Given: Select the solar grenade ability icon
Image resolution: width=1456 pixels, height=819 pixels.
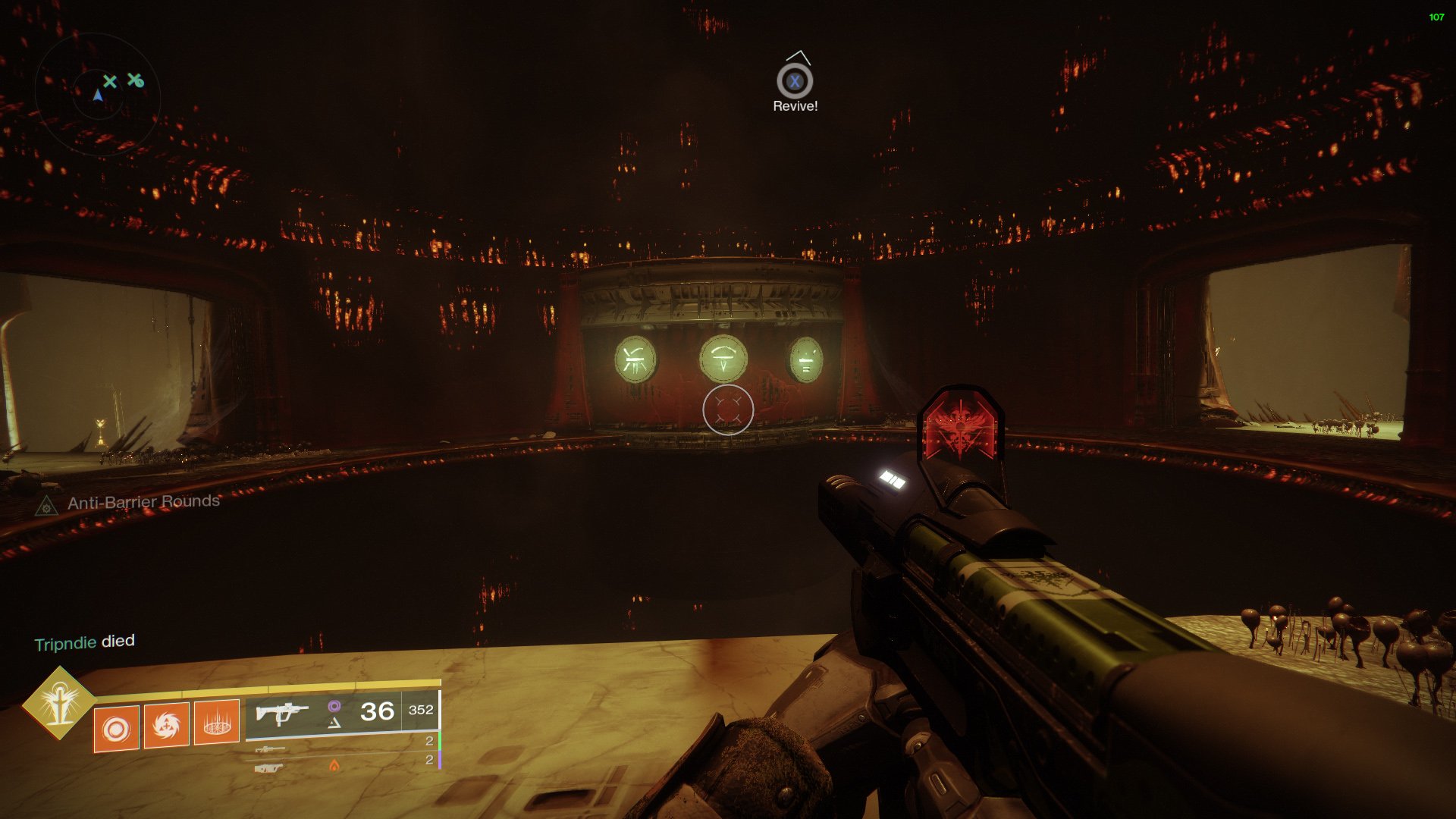Looking at the screenshot, I should [x=116, y=729].
